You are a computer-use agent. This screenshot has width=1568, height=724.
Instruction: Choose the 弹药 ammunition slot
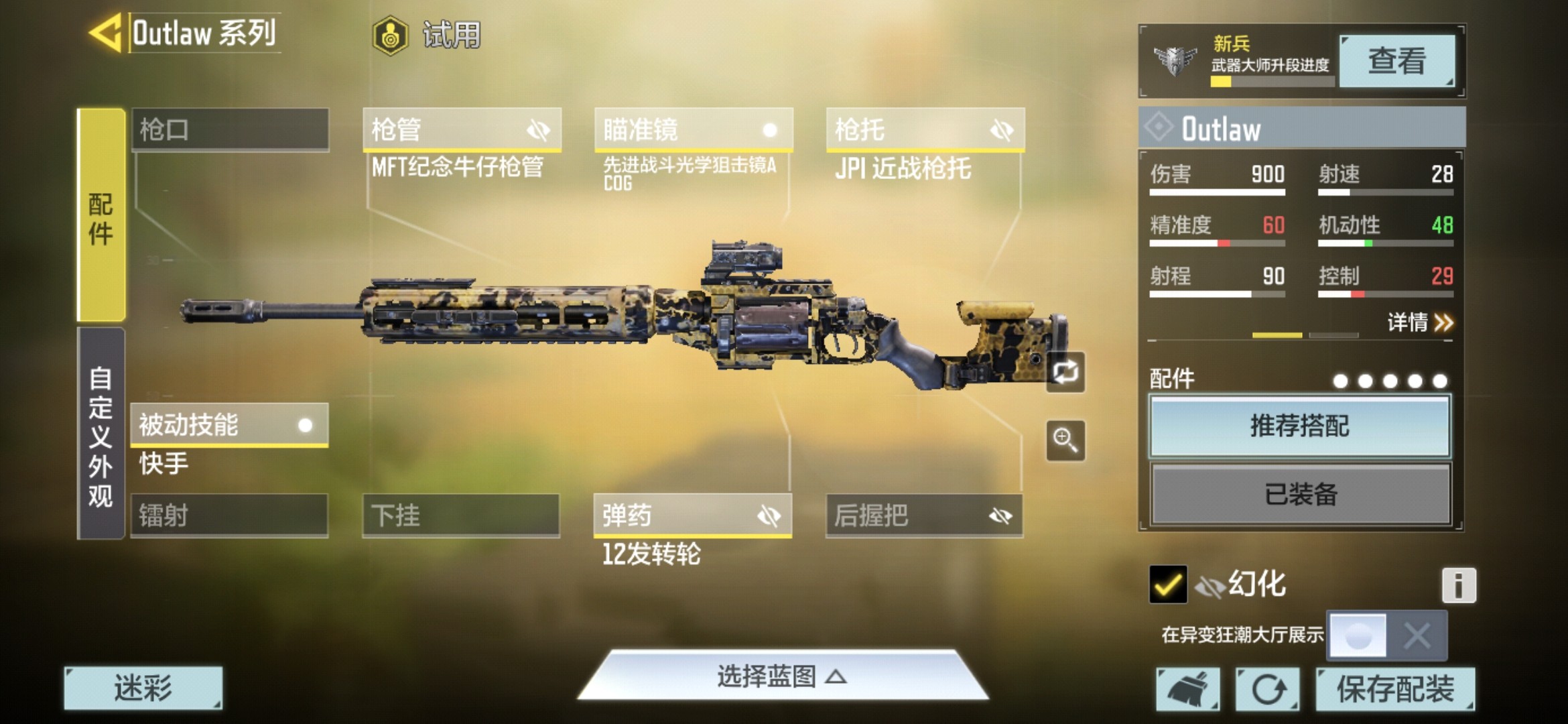692,516
